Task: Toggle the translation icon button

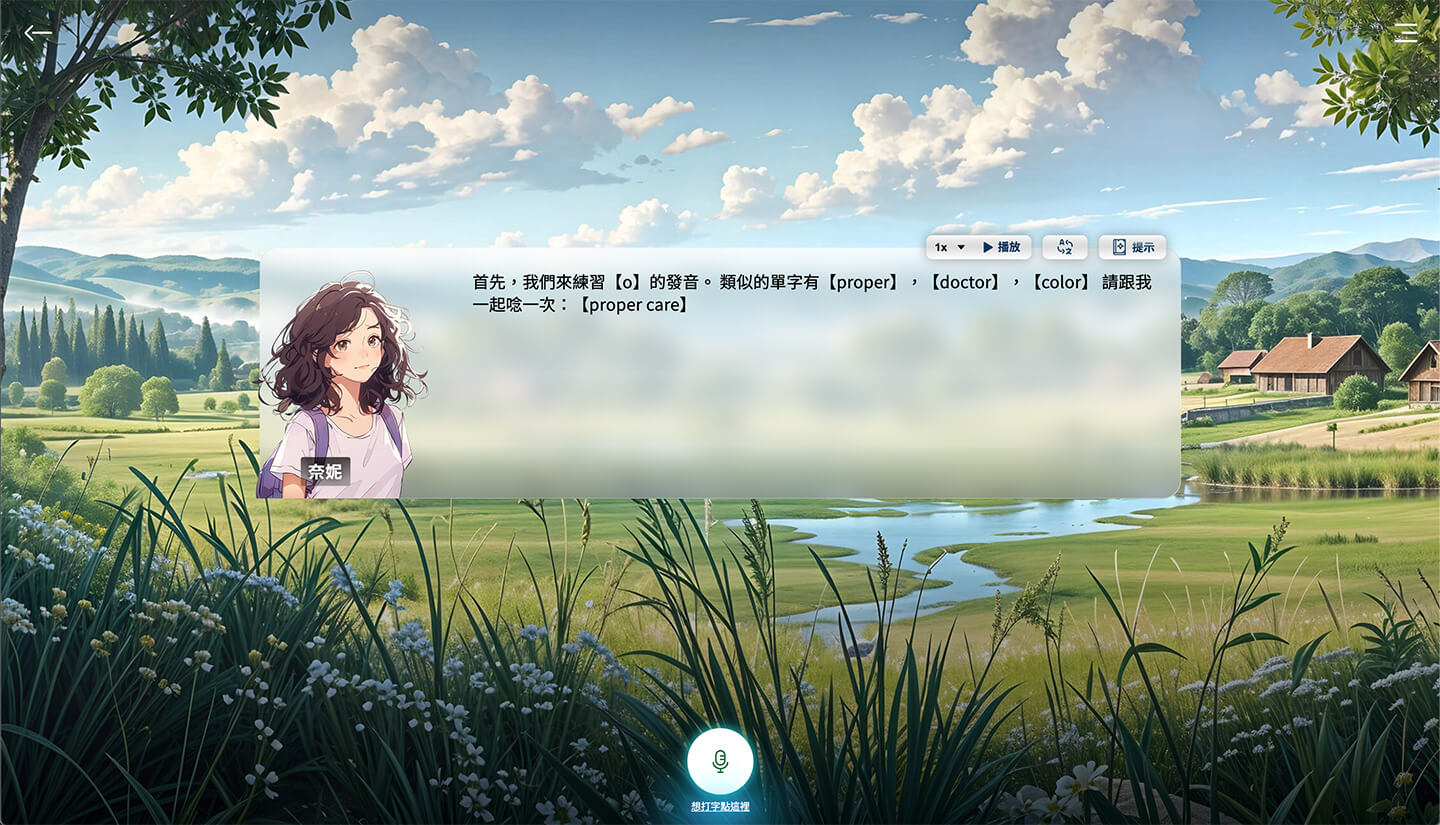Action: [1065, 247]
